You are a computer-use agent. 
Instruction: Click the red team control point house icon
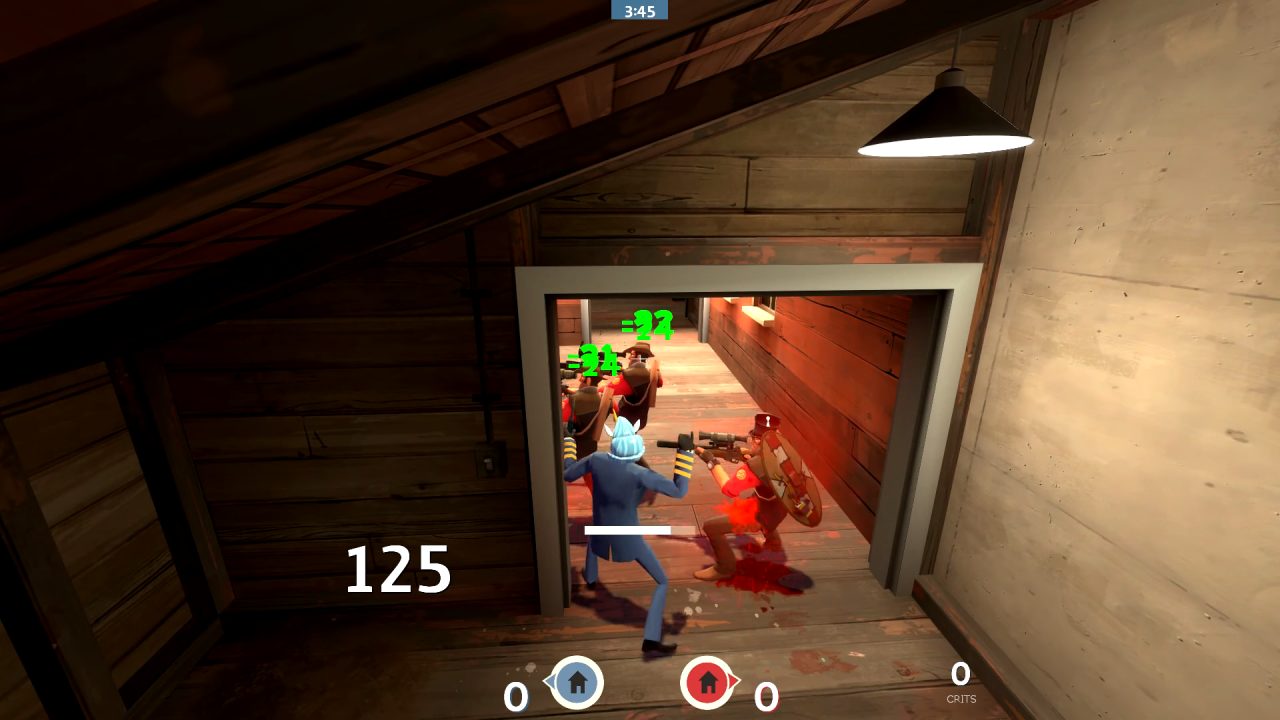710,684
